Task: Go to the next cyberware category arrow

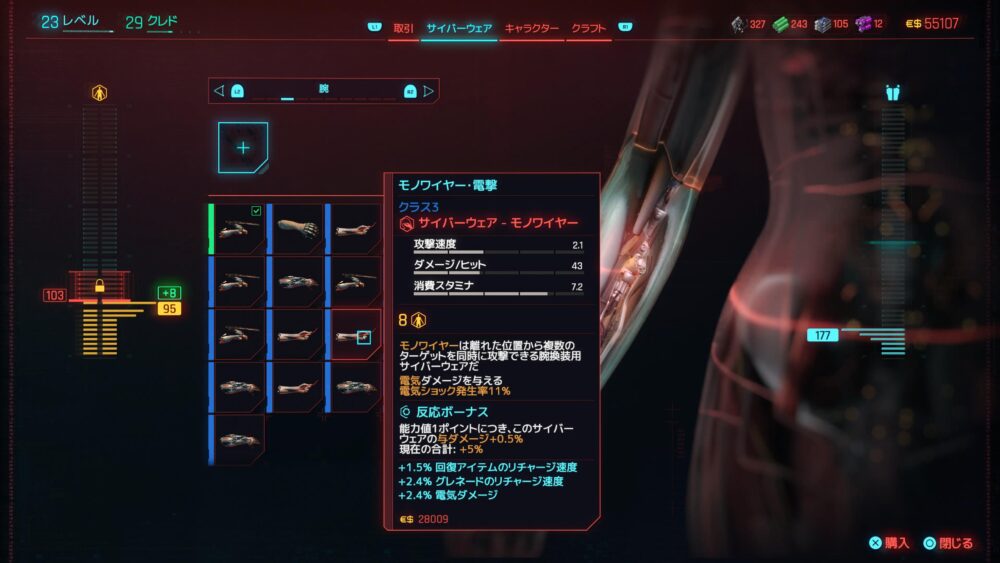Action: tap(429, 91)
